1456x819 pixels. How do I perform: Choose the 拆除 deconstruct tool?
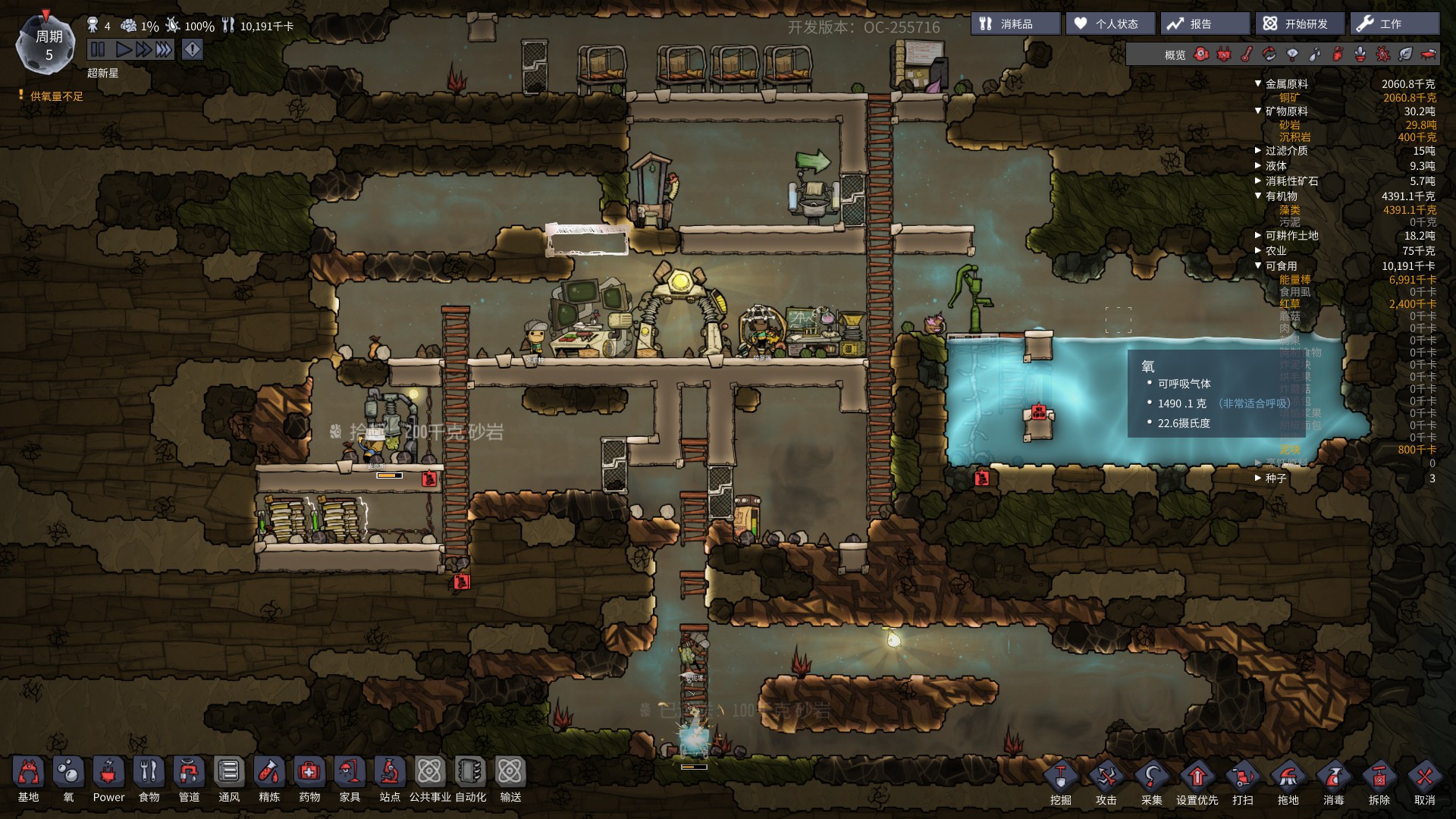coord(1379,783)
